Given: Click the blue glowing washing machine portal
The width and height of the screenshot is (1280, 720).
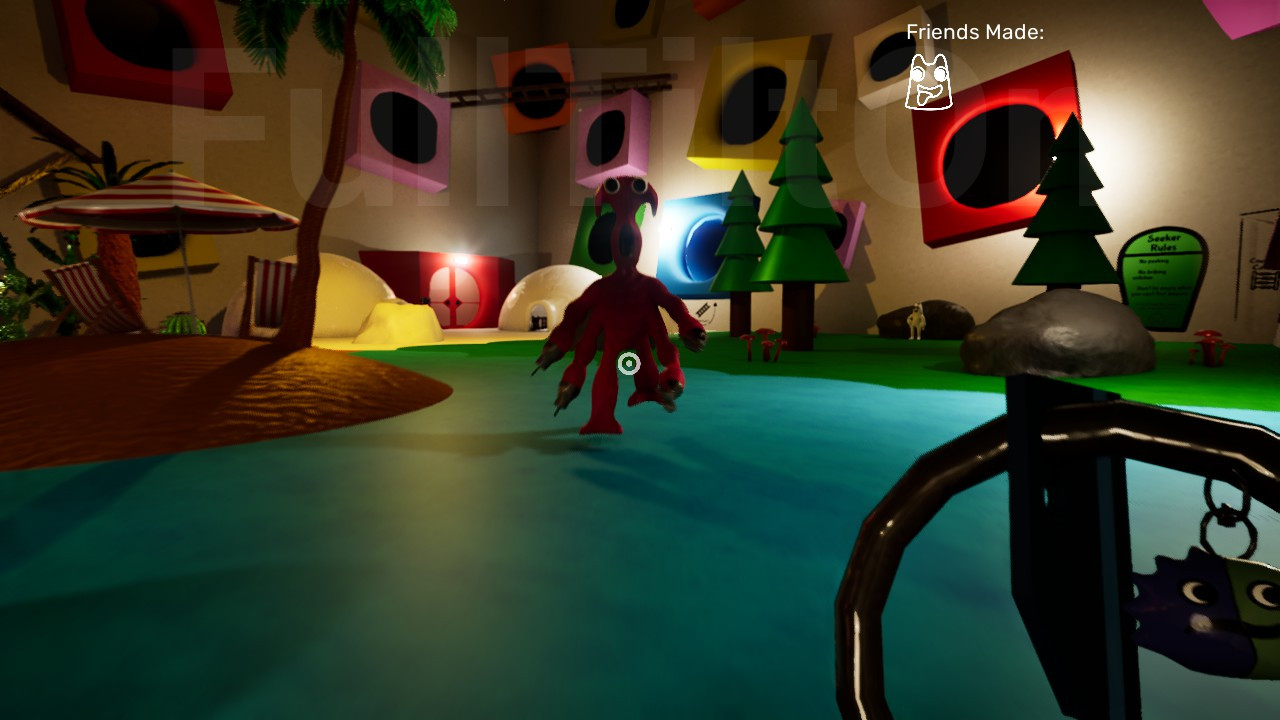Looking at the screenshot, I should [x=700, y=245].
